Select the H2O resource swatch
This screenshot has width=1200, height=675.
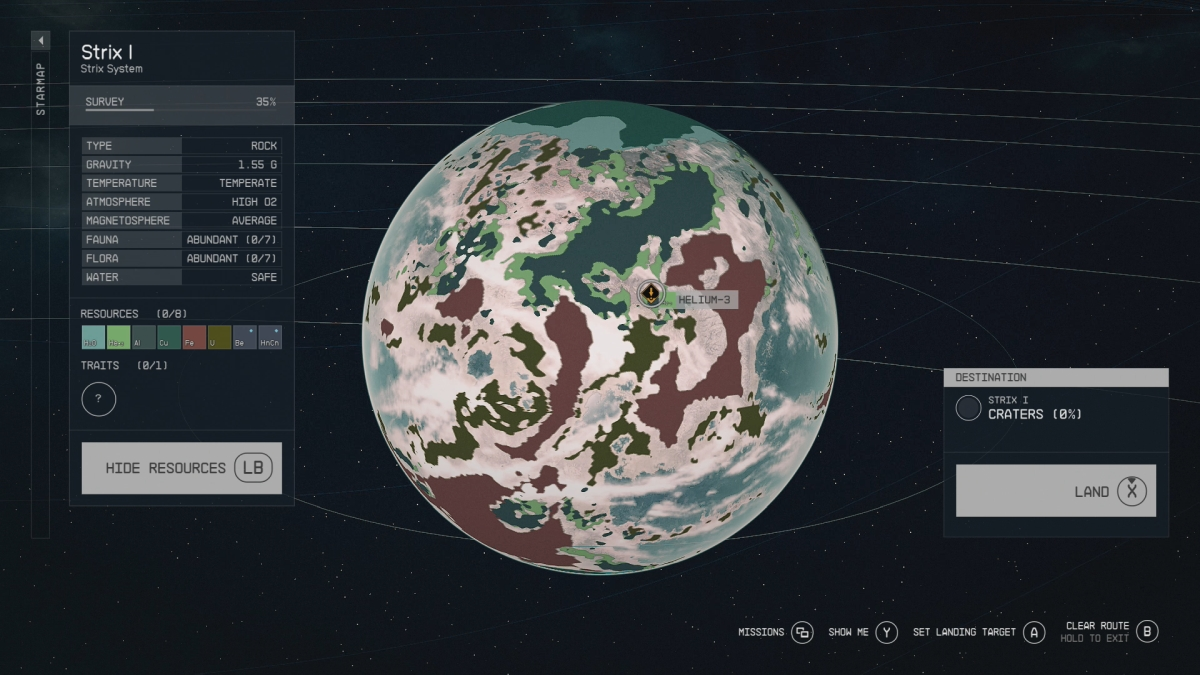pyautogui.click(x=92, y=337)
